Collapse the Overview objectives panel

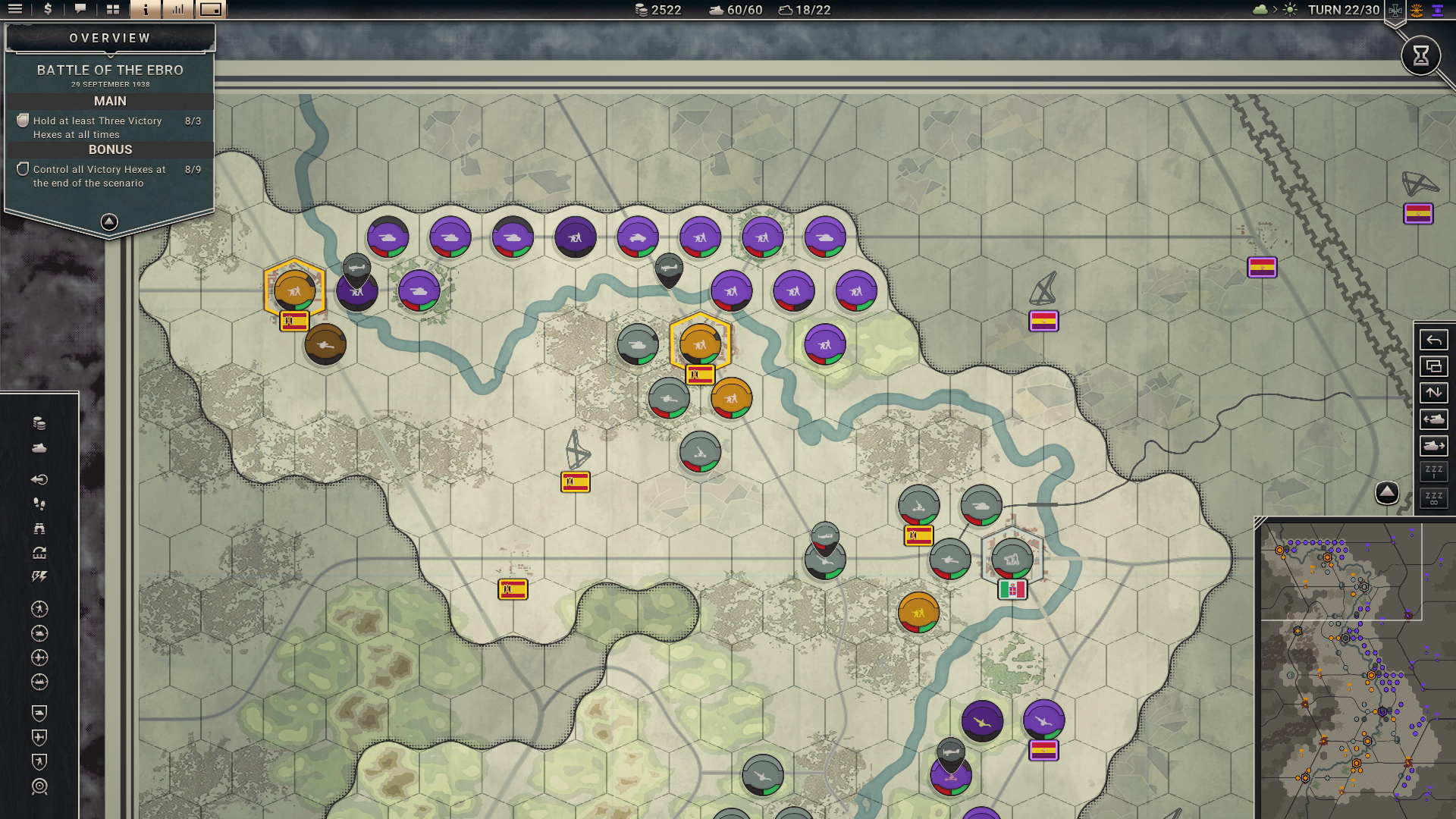[109, 220]
